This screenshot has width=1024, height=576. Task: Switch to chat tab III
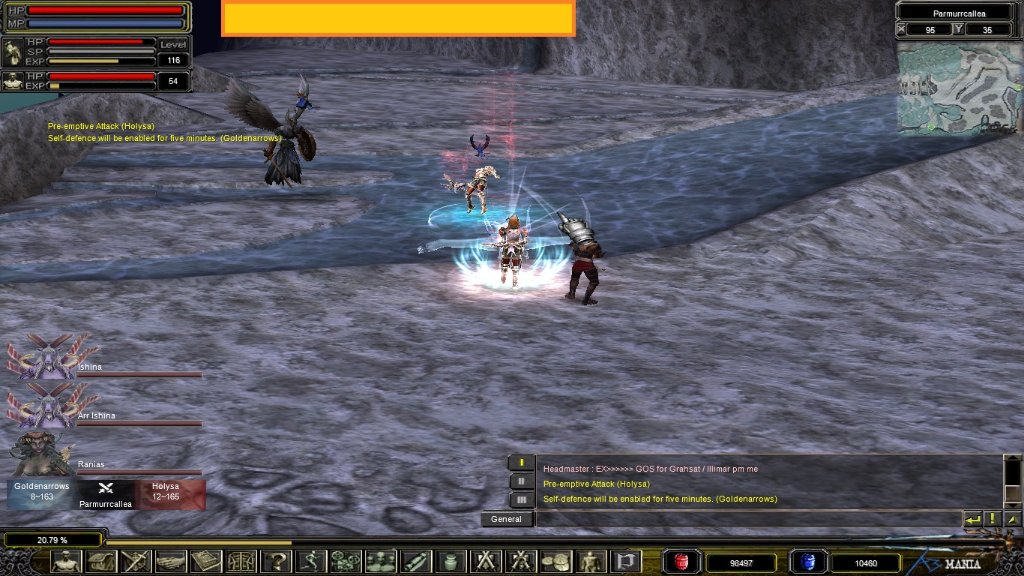521,499
